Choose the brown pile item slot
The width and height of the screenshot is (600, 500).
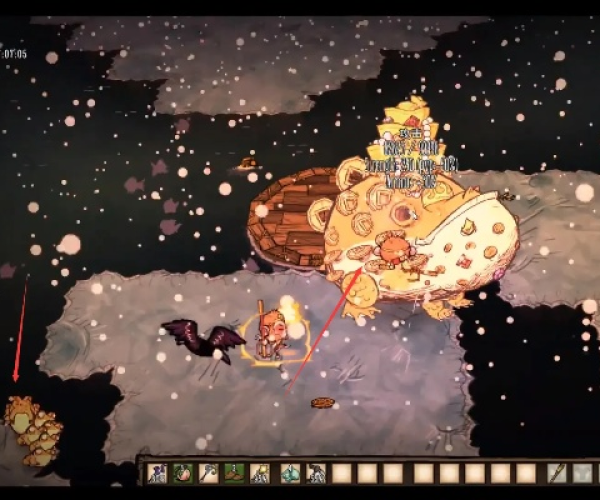(235, 473)
